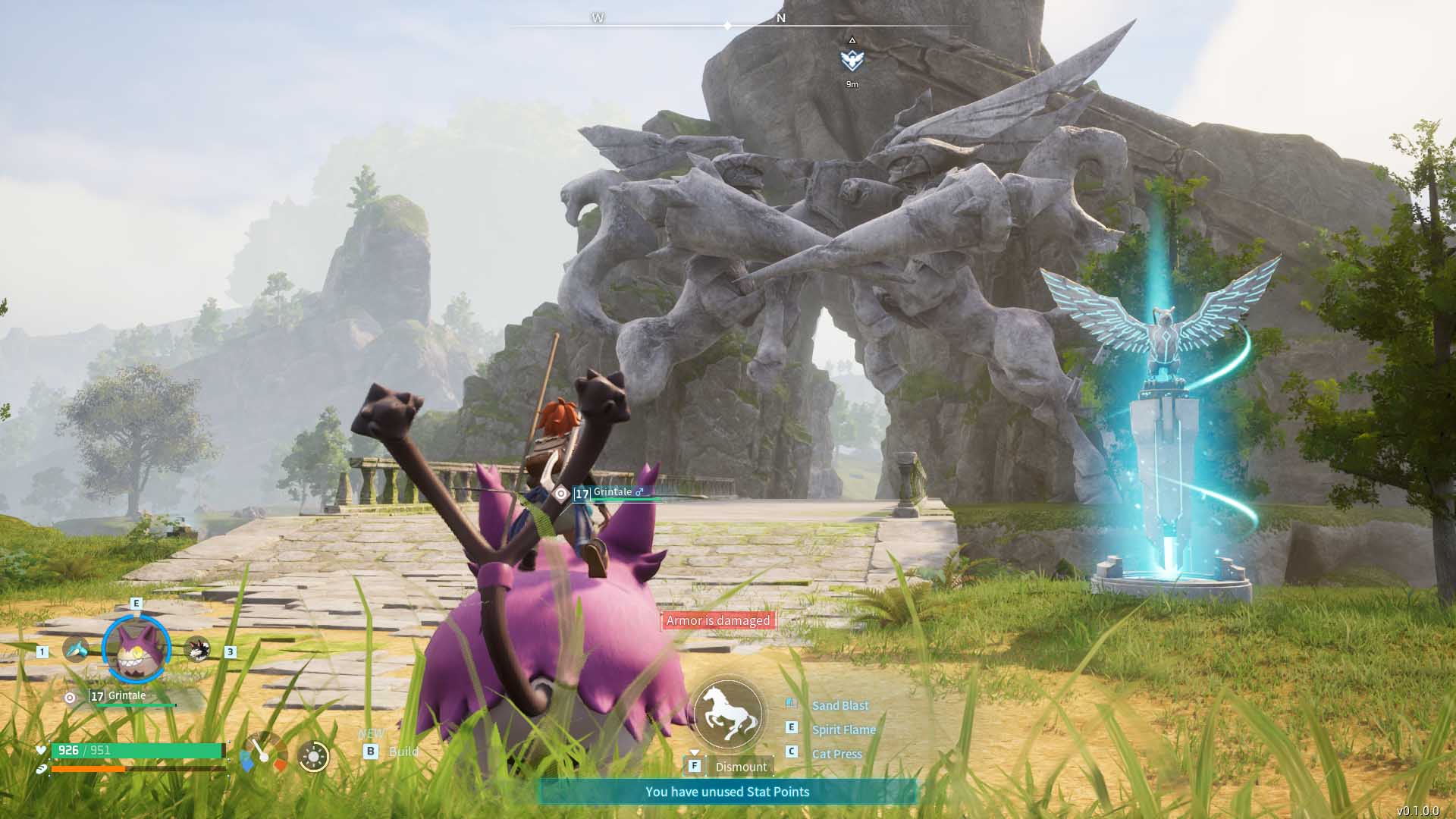Trigger the Cat Press skill
Image resolution: width=1456 pixels, height=819 pixels.
coord(836,754)
